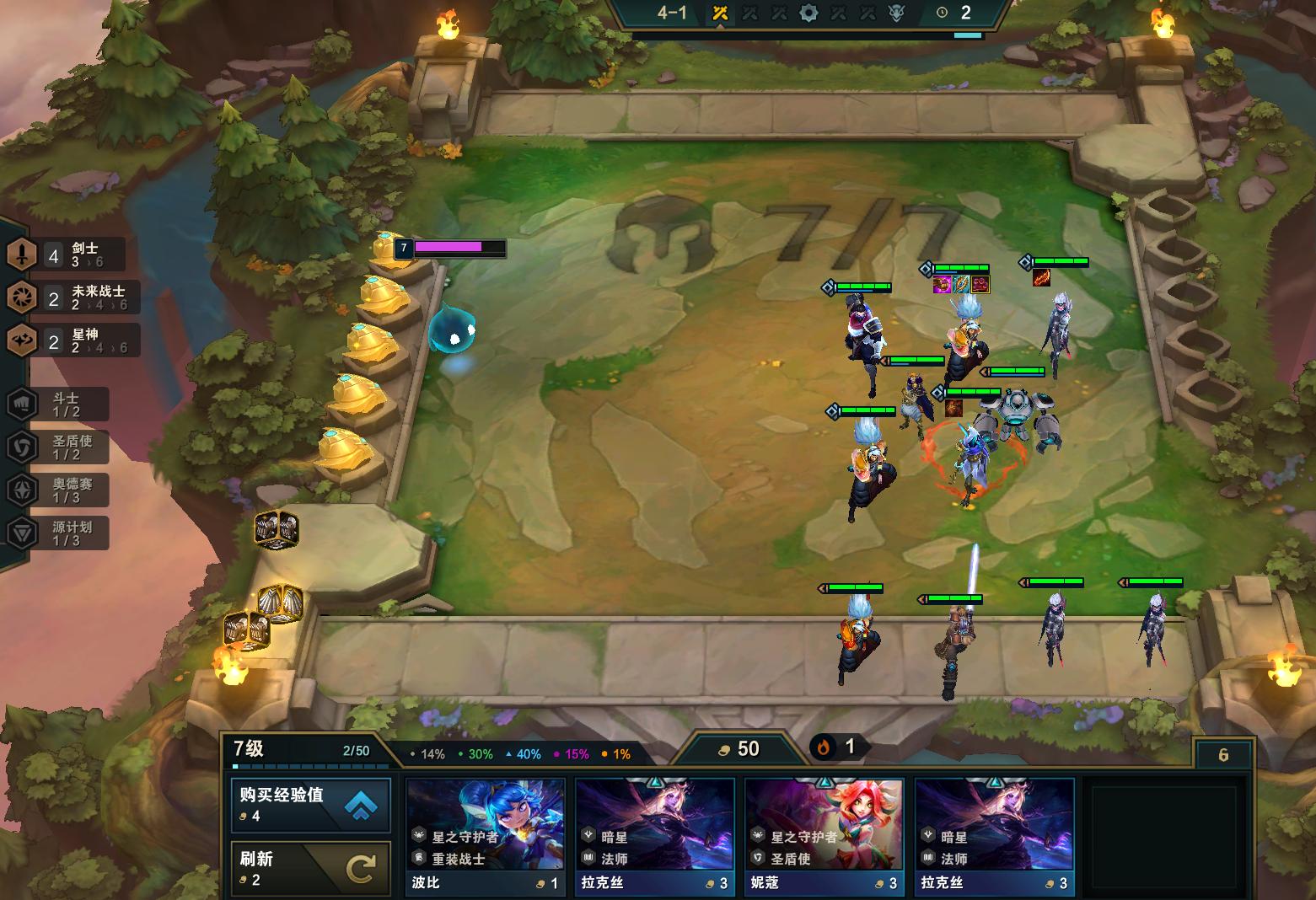
Task: Purchase the 妮蔻 champion card
Action: (x=824, y=836)
